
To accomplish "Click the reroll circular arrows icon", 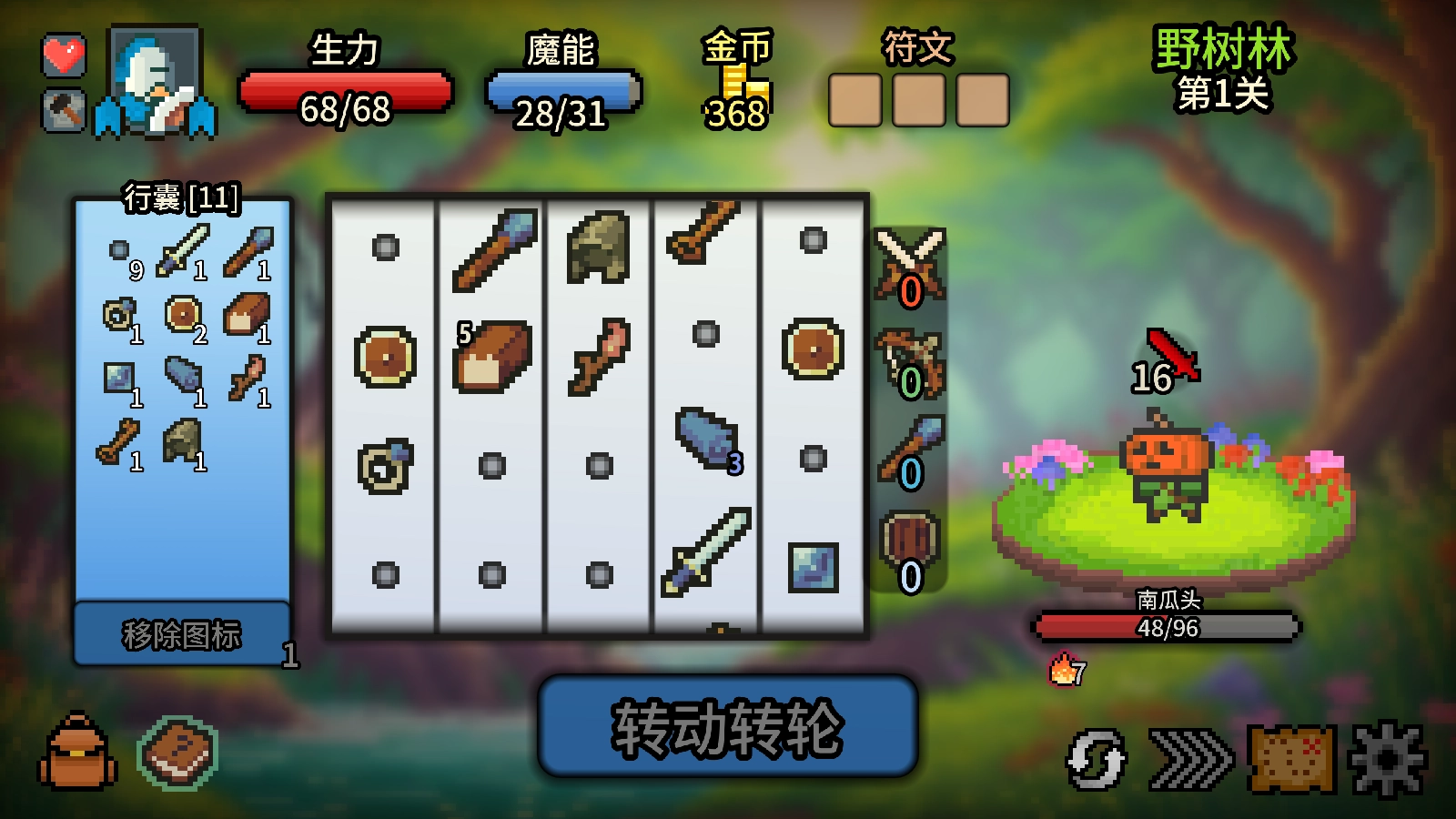I will [x=1097, y=760].
